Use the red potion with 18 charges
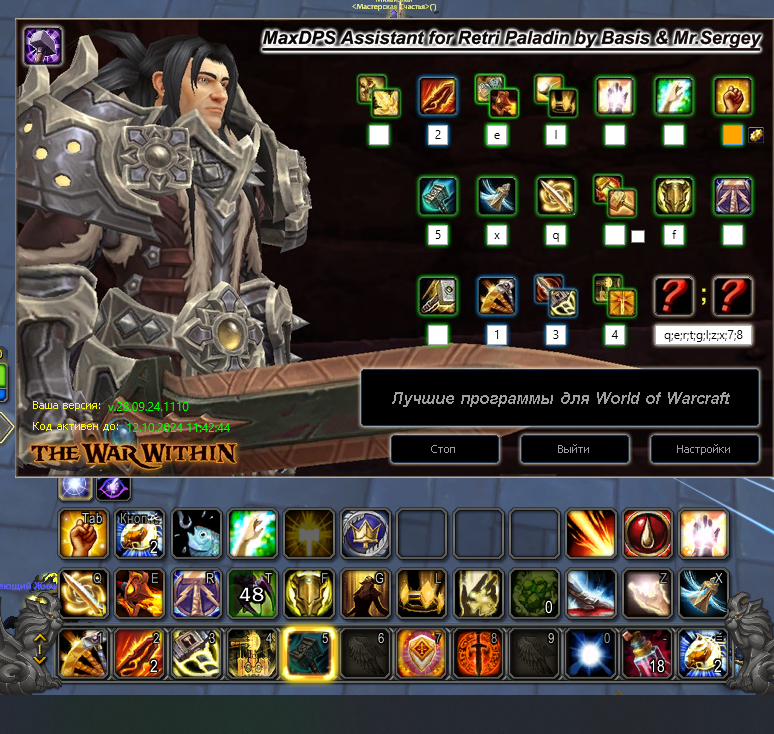 tap(646, 652)
